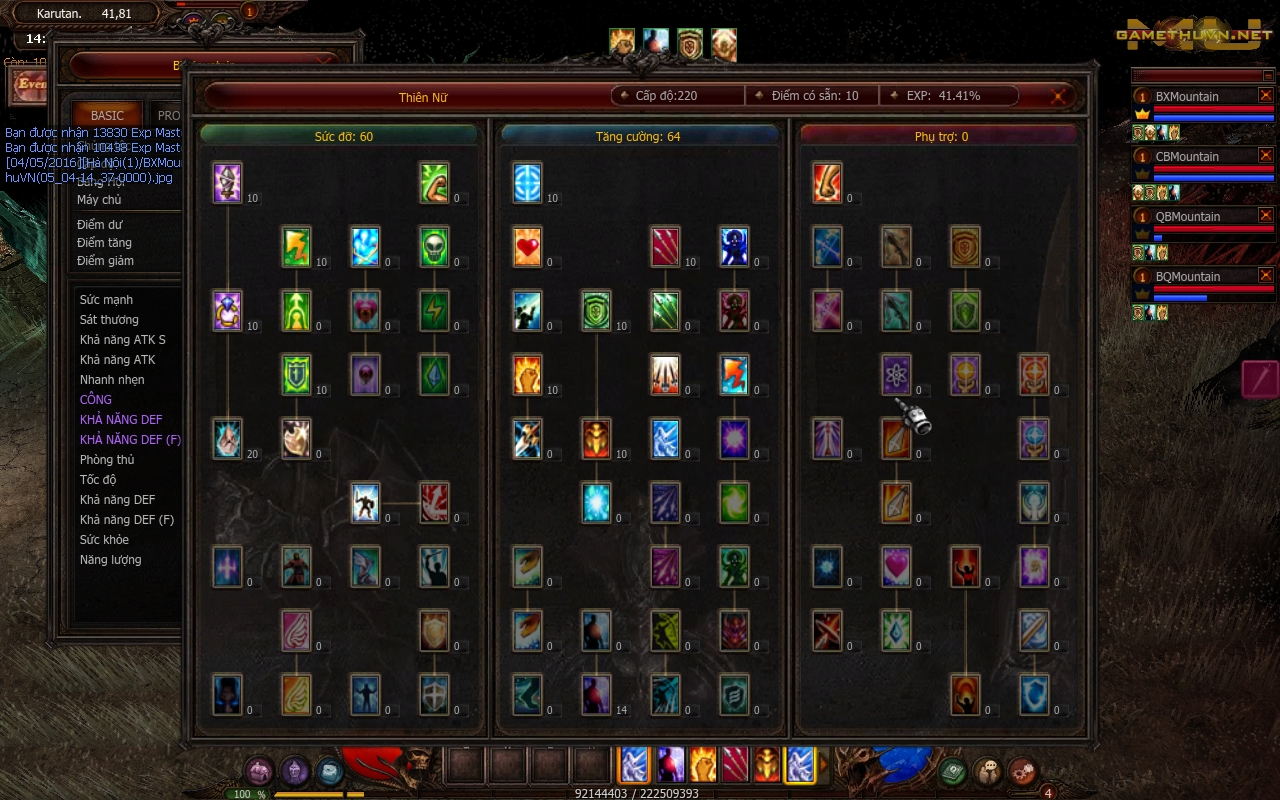Click the blue targeting skill heading the Tăng cường column

527,183
